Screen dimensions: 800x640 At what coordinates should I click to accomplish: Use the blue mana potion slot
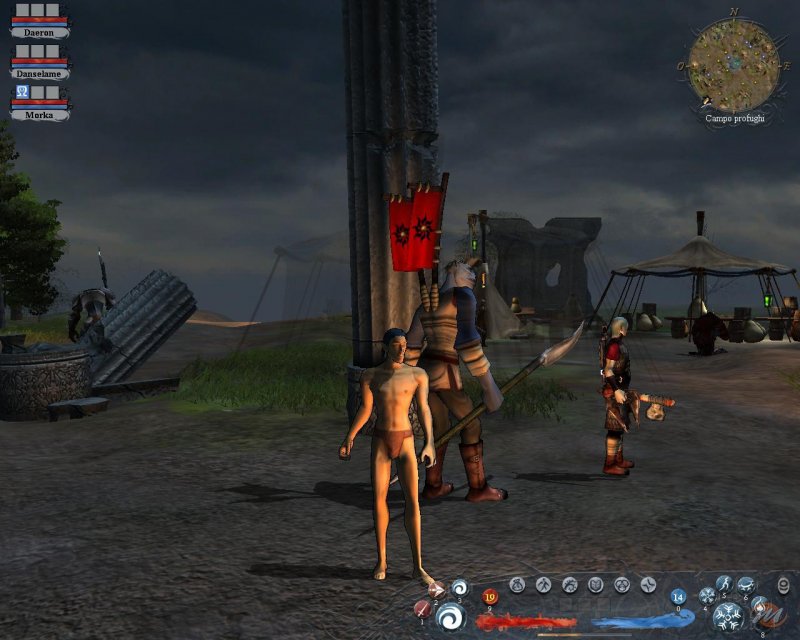pyautogui.click(x=678, y=597)
